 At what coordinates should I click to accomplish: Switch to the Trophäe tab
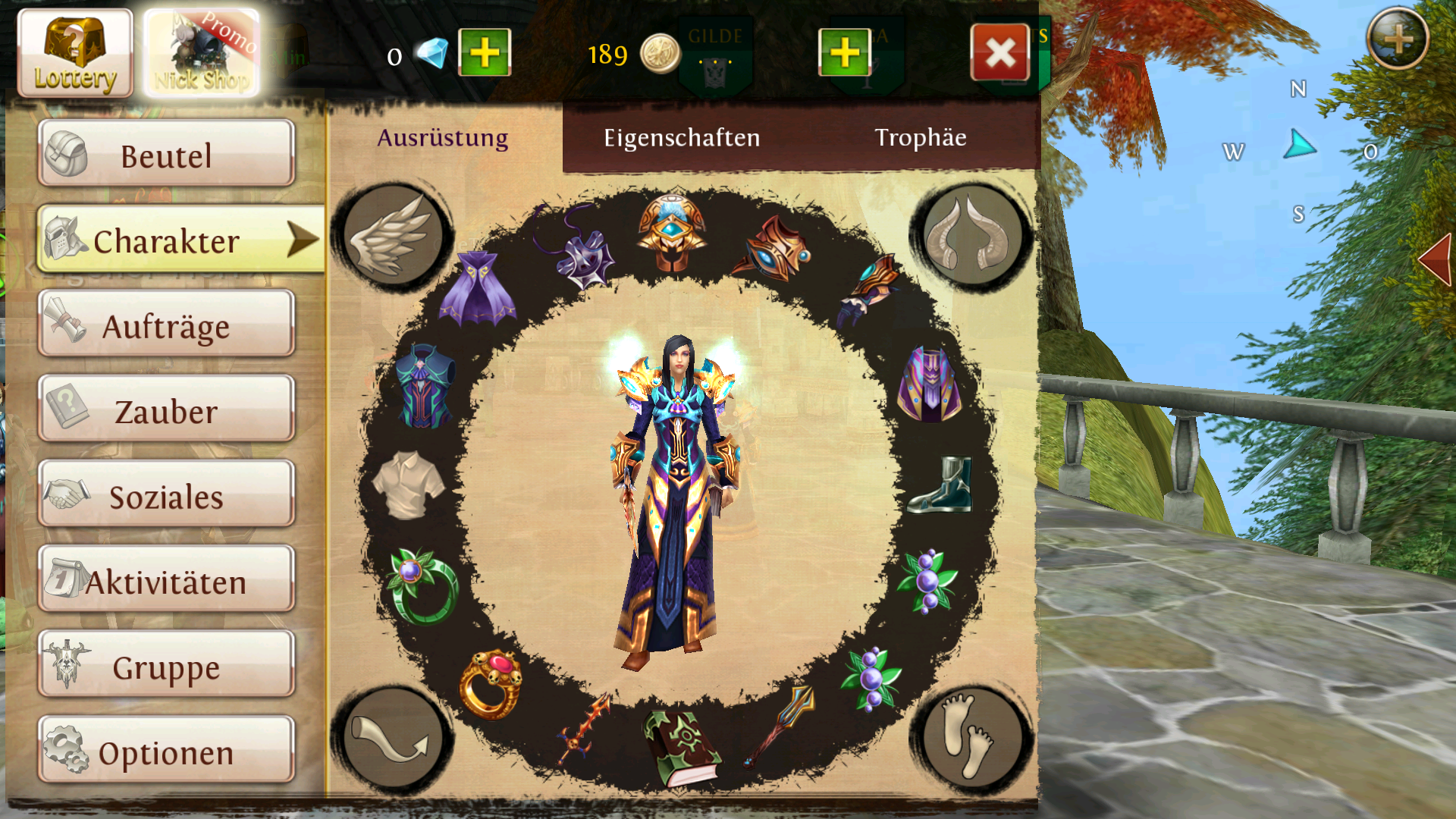click(920, 137)
